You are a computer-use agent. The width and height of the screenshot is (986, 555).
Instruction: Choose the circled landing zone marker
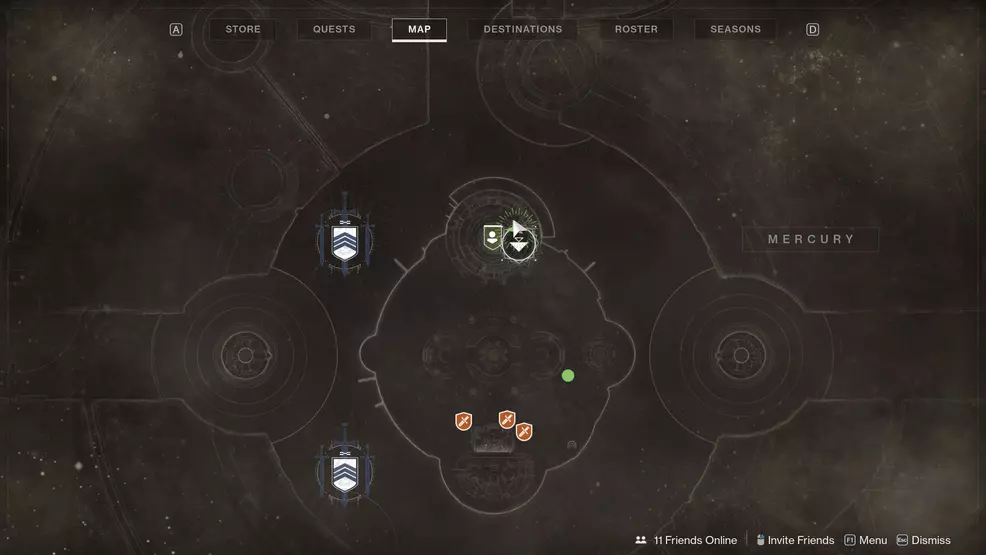pos(519,243)
